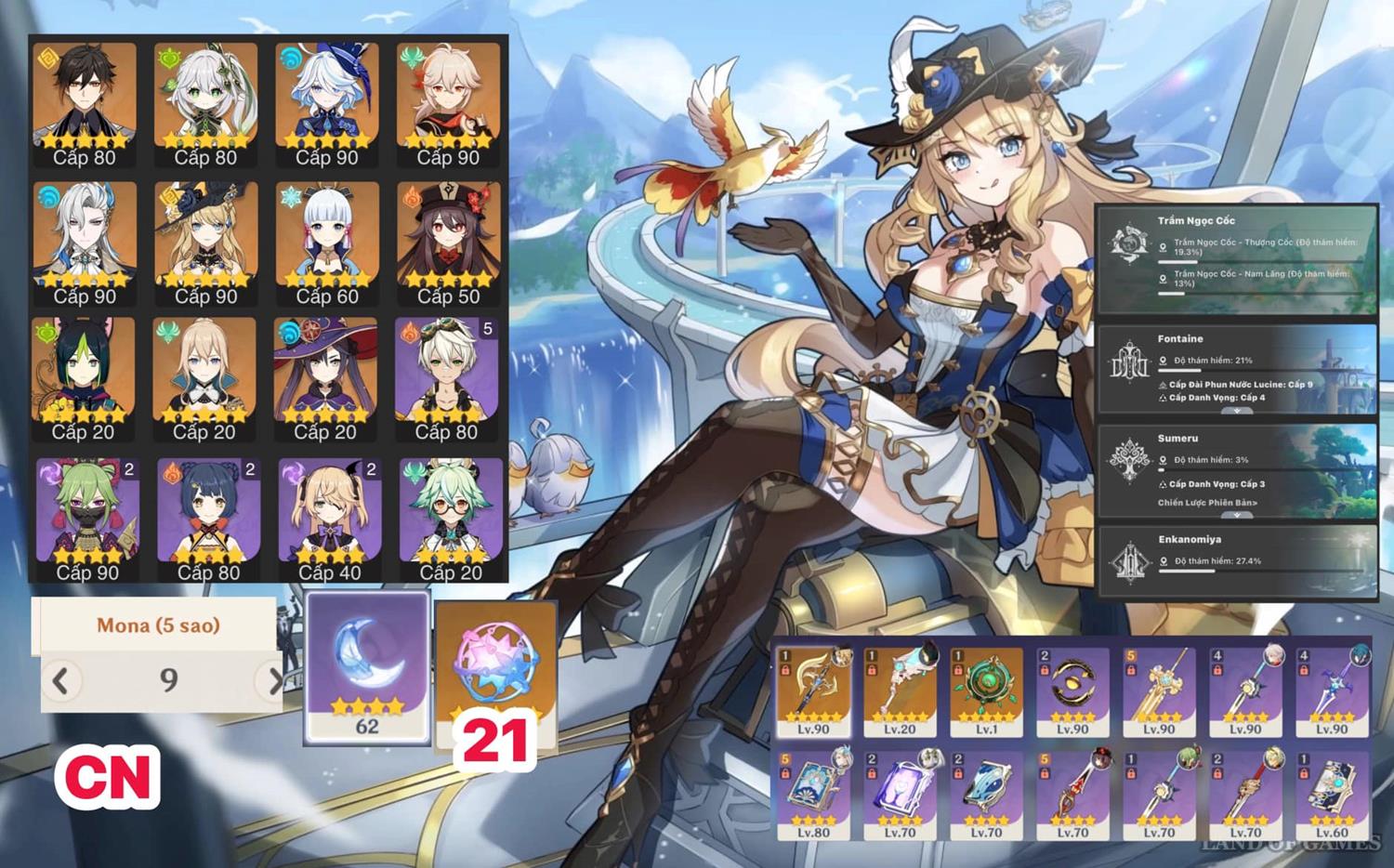Viewport: 1394px width, 868px height.
Task: Click the left arrow beside Mona count
Action: (x=61, y=681)
